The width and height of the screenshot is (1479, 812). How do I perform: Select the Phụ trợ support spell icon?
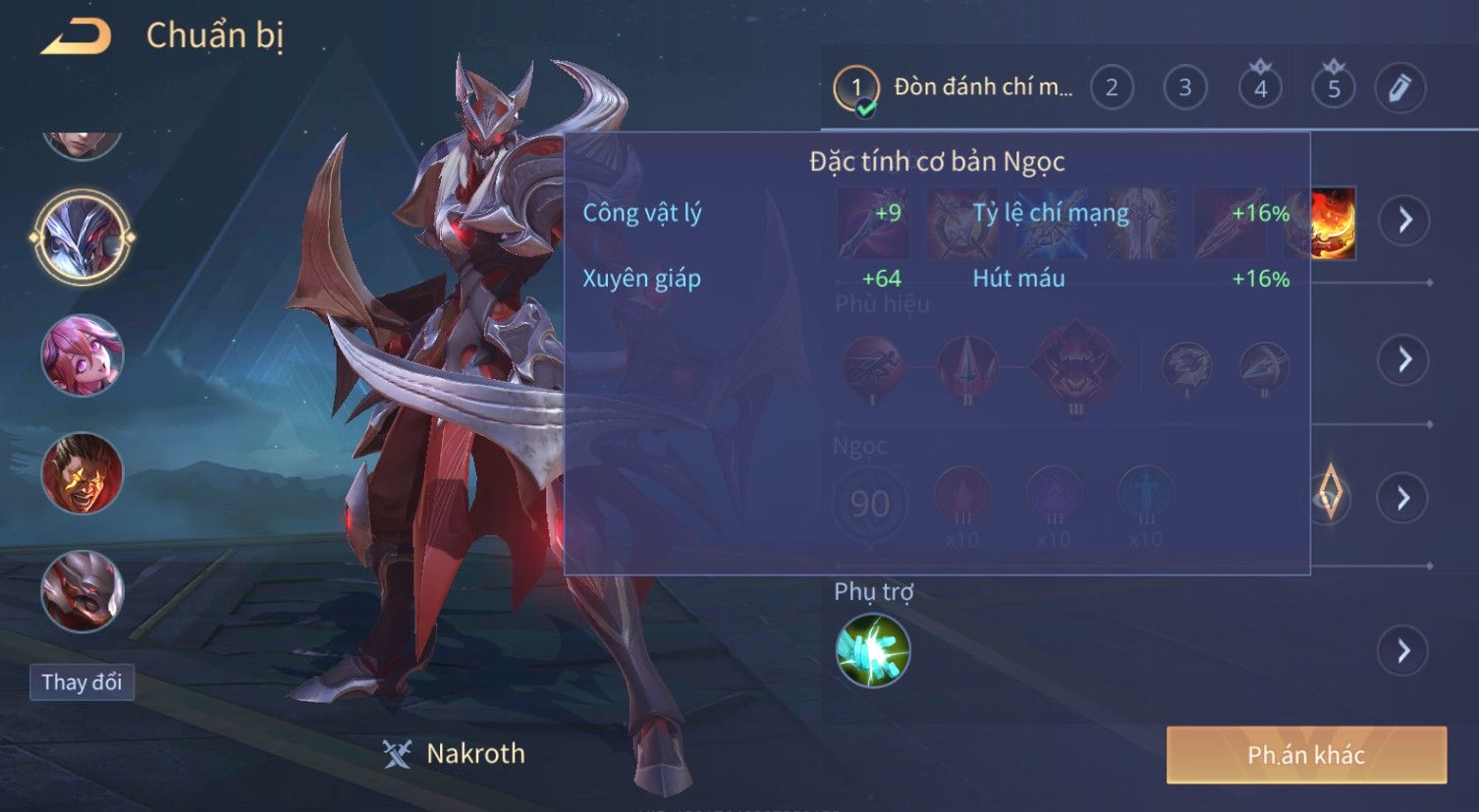coord(873,650)
